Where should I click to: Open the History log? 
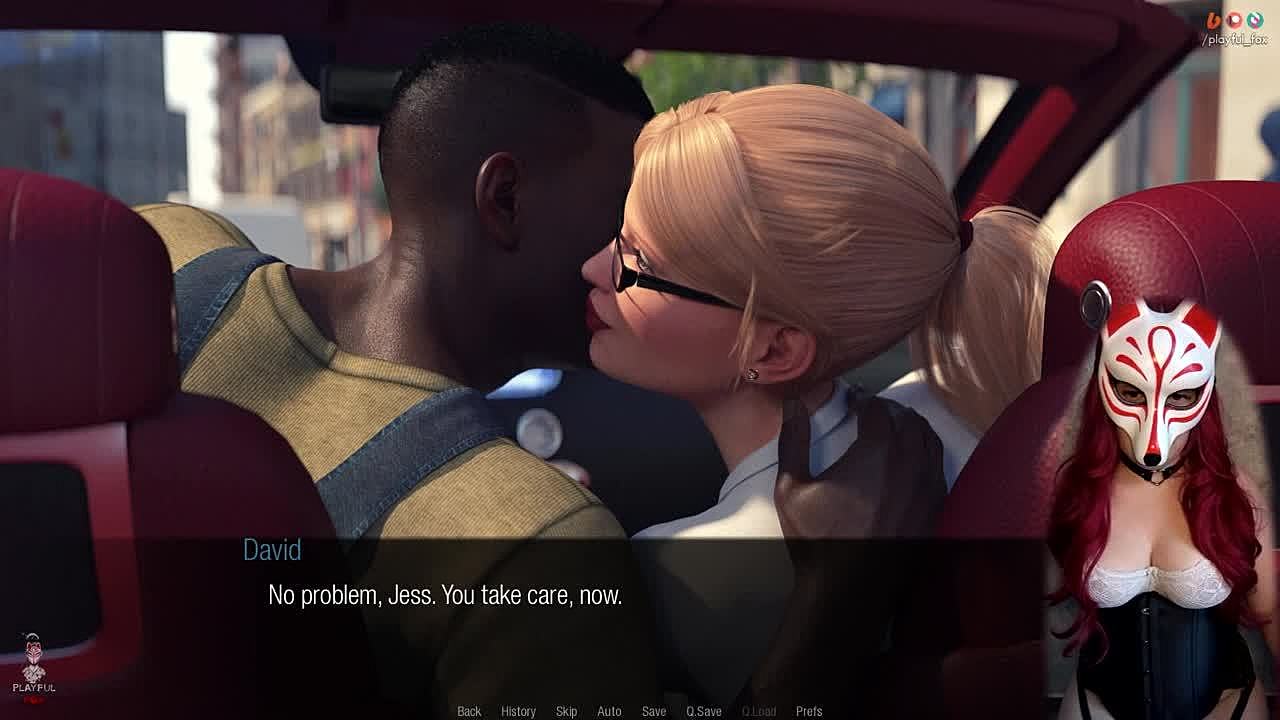[x=518, y=711]
